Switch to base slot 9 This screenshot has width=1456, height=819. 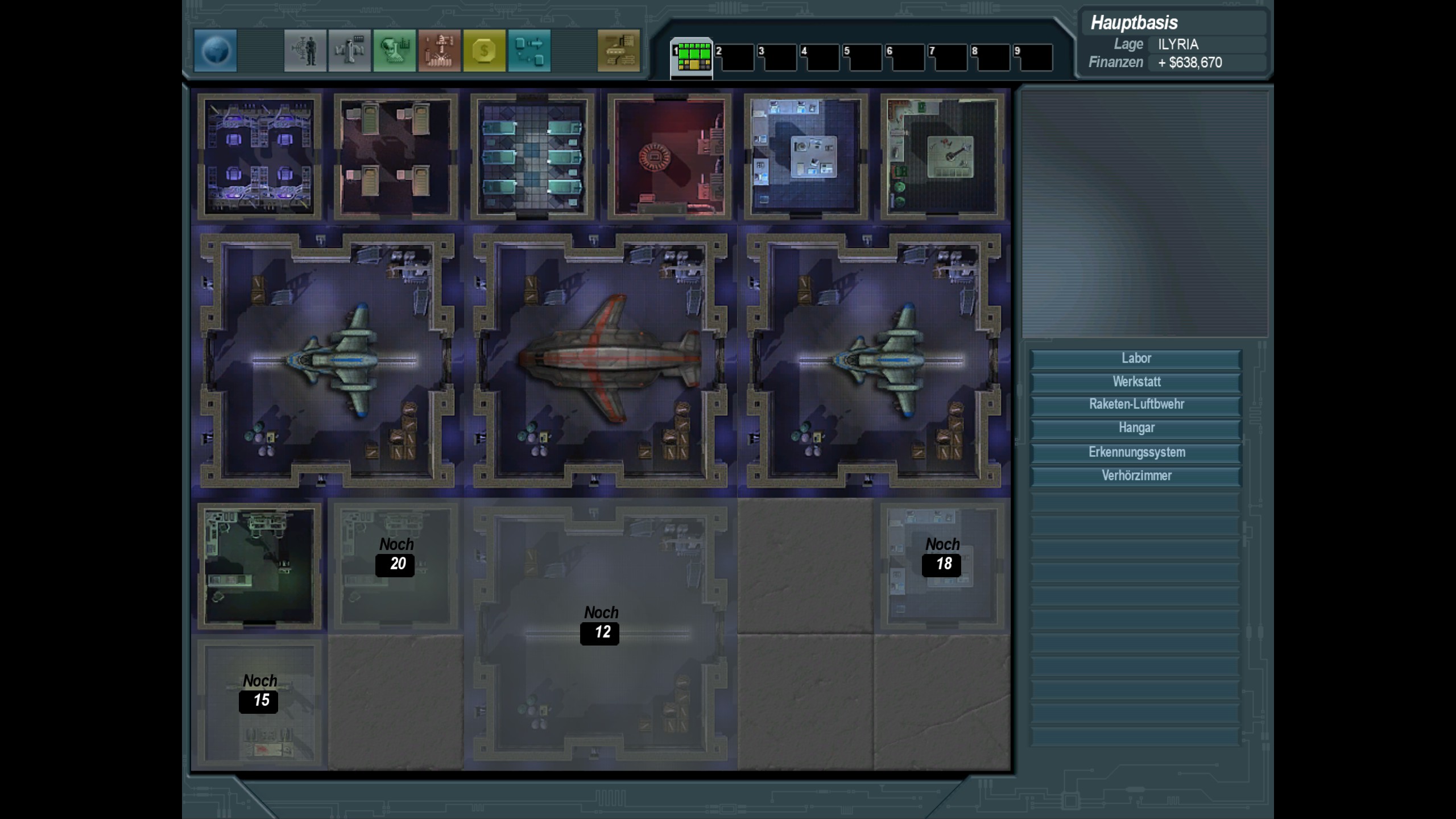1033,57
